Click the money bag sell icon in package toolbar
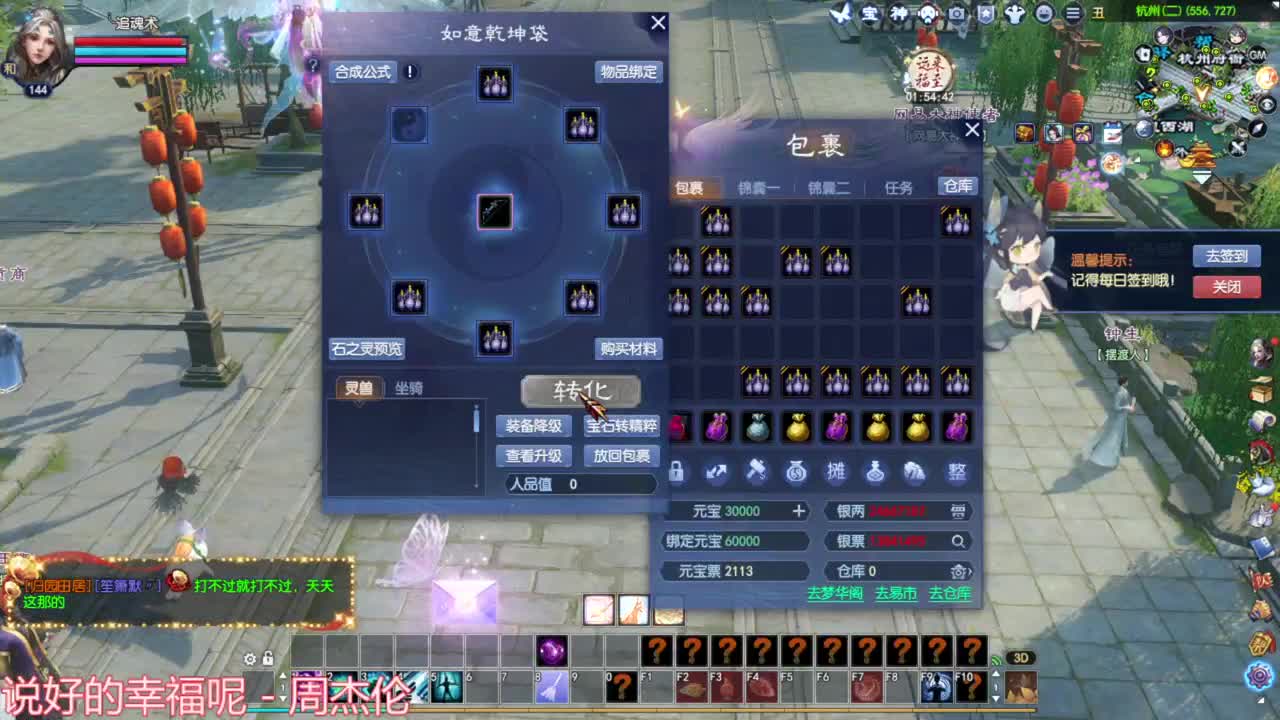Screen dimensions: 1280x720 (x=797, y=472)
